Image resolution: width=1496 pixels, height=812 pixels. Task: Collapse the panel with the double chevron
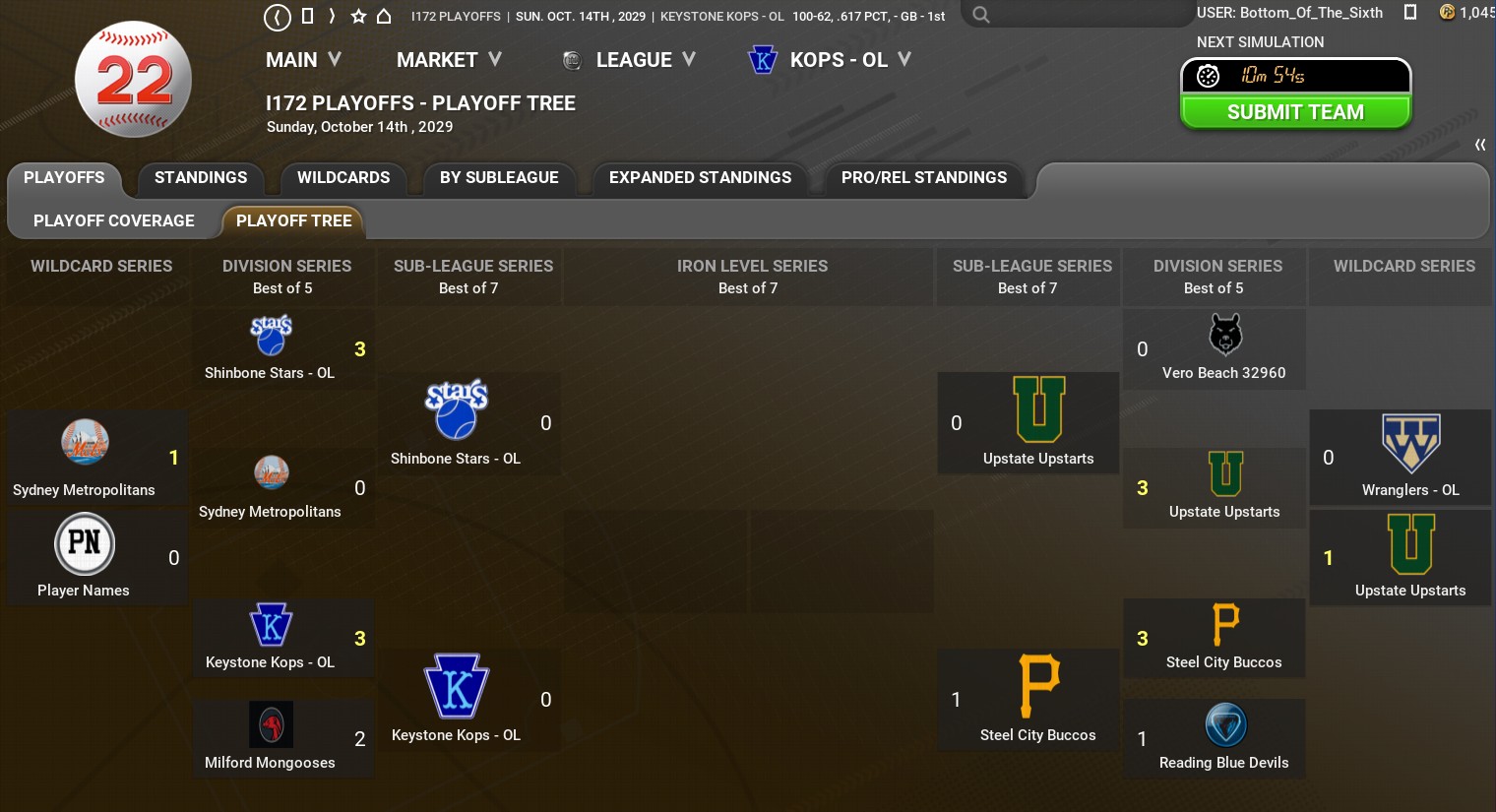tap(1479, 145)
